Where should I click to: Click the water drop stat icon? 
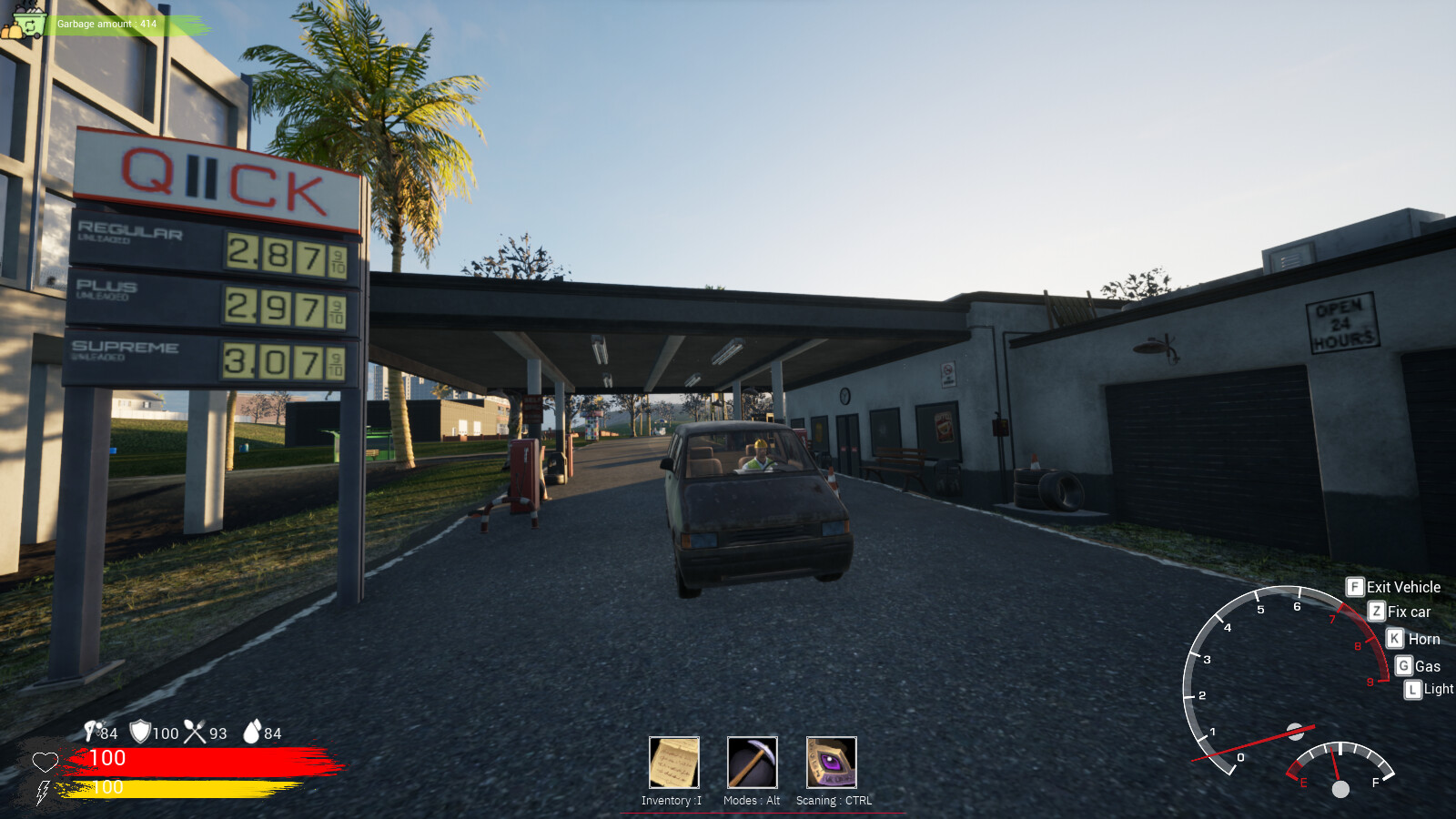251,731
